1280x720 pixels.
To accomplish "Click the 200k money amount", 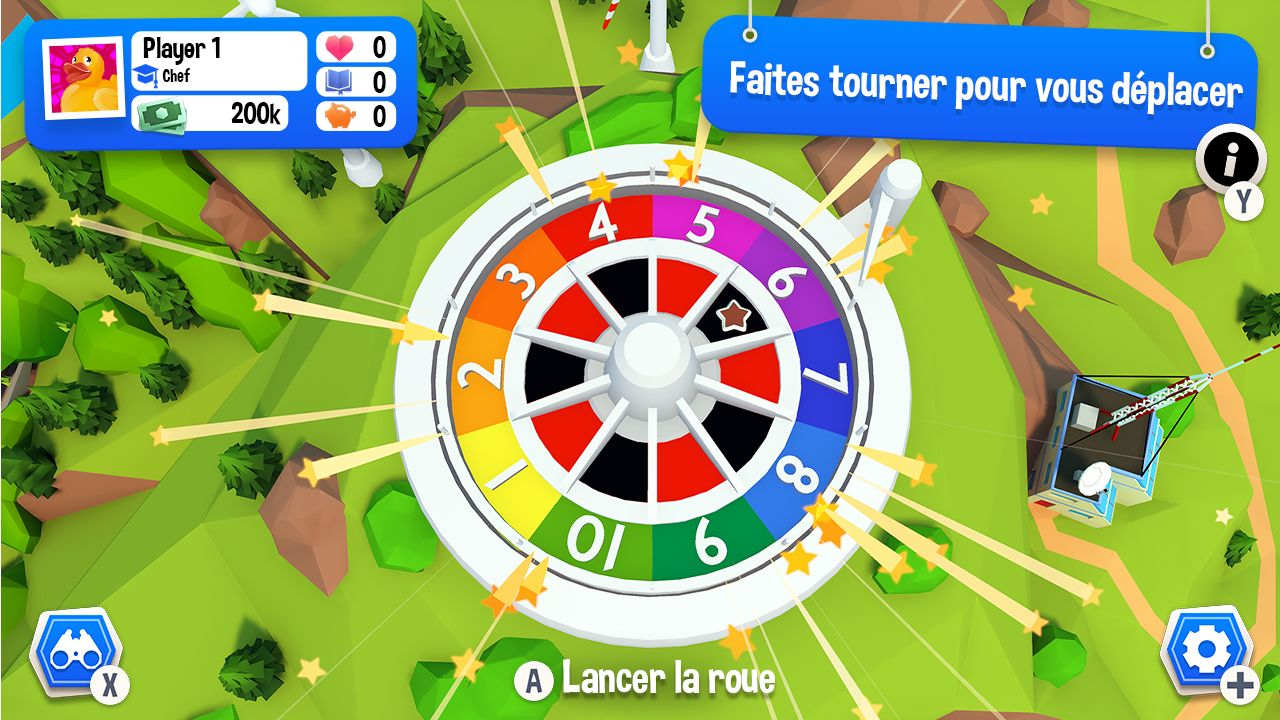I will [x=255, y=113].
